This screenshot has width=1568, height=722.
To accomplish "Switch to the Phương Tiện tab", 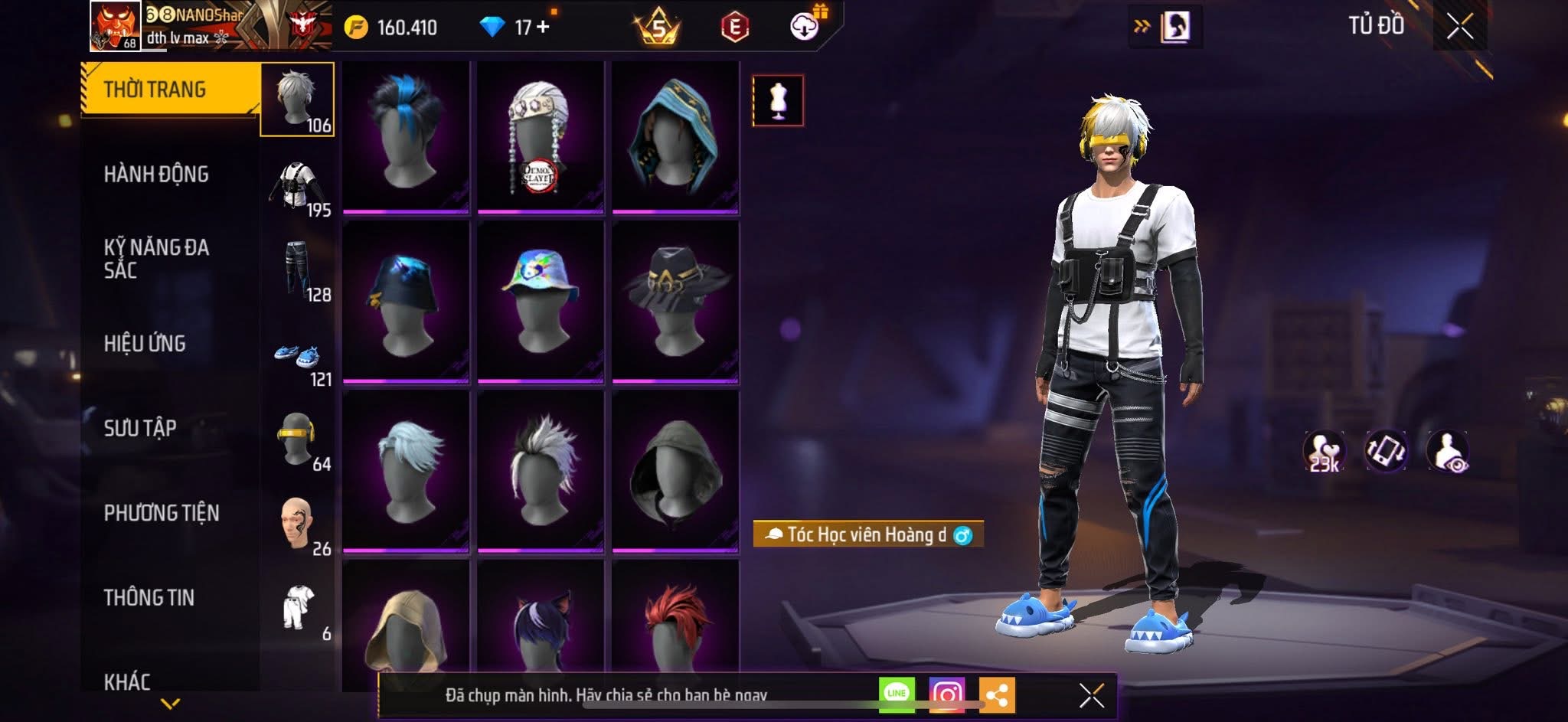I will (x=162, y=513).
